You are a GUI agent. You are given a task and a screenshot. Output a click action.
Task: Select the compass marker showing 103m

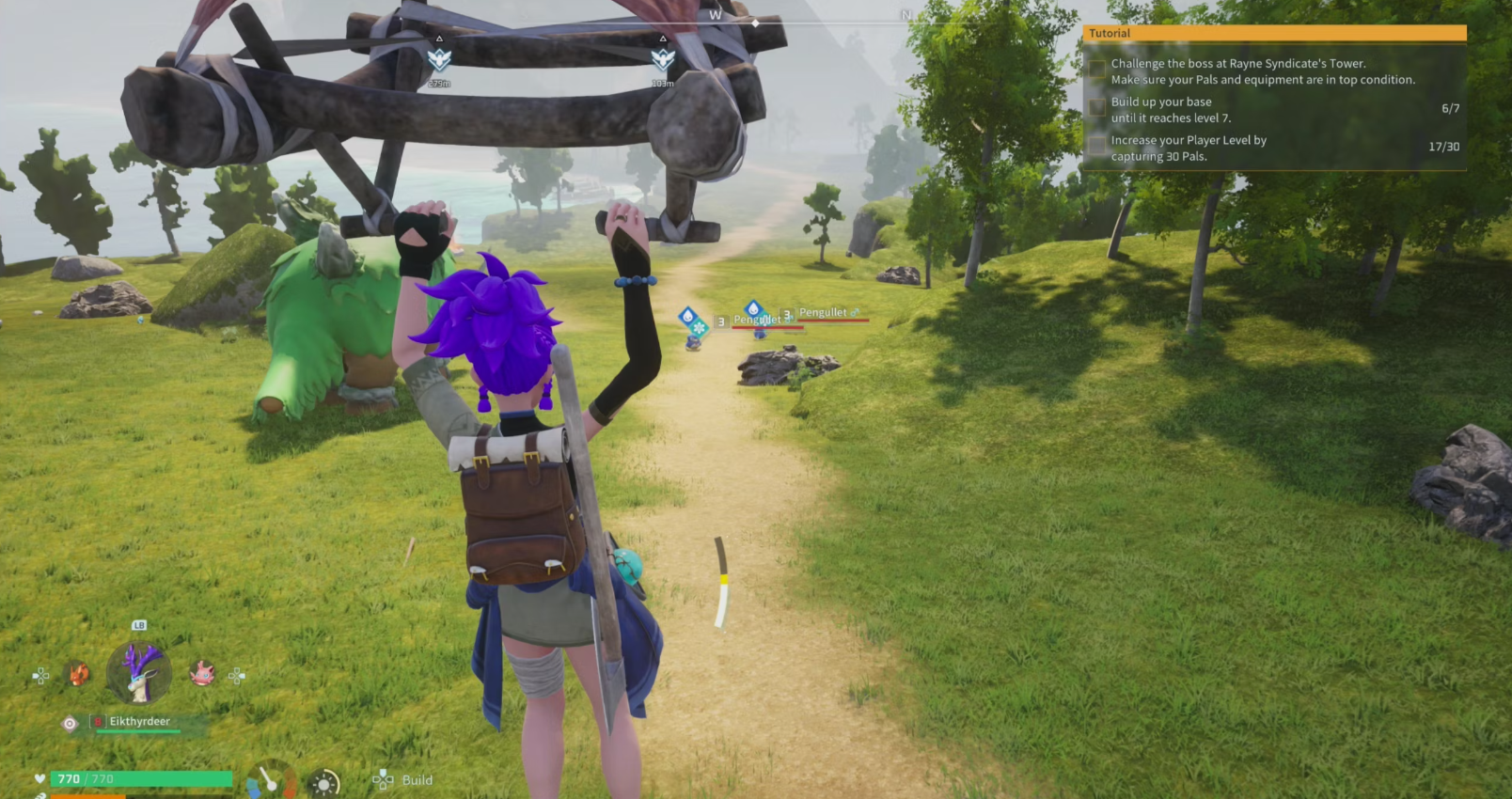[663, 59]
